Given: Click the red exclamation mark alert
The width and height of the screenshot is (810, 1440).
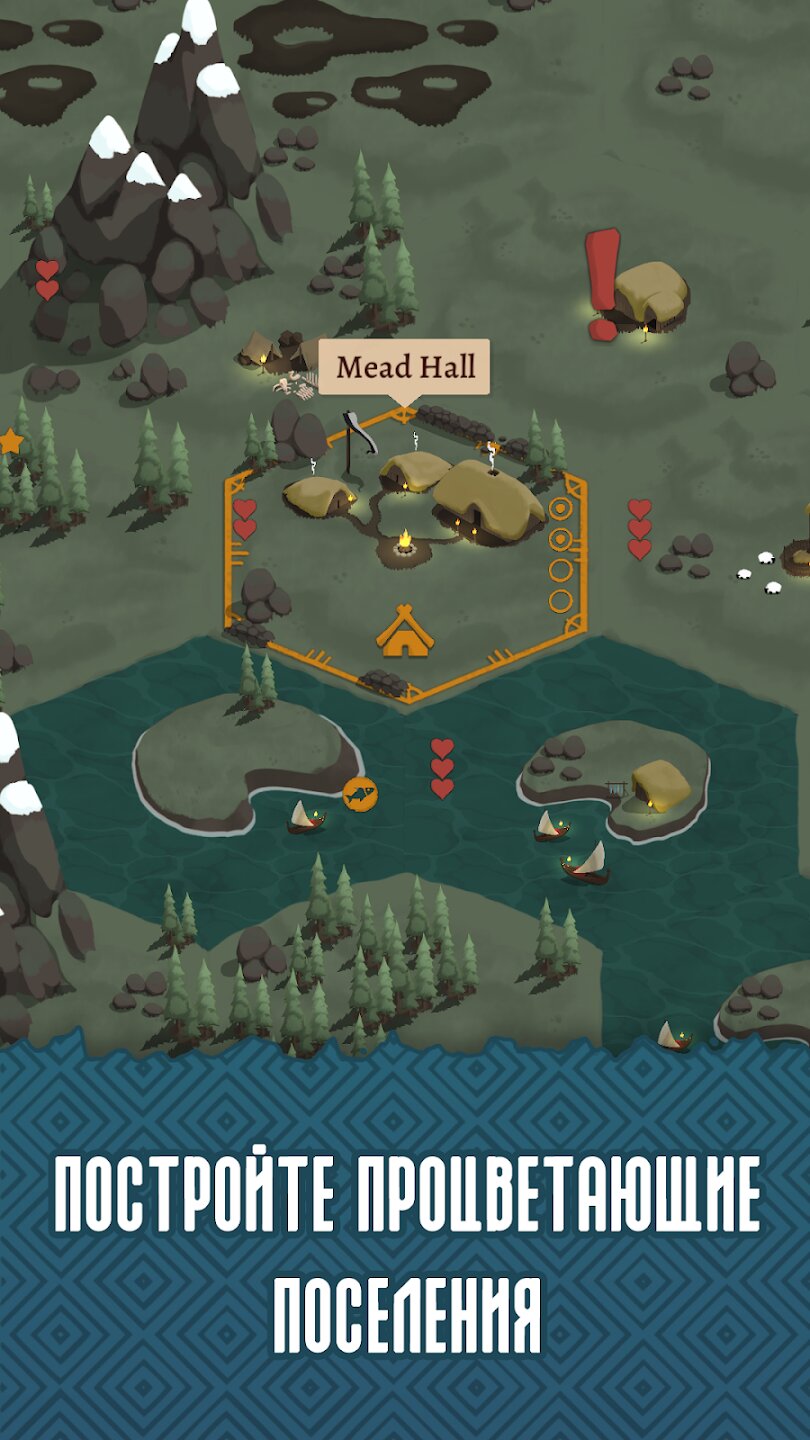Looking at the screenshot, I should 602,283.
